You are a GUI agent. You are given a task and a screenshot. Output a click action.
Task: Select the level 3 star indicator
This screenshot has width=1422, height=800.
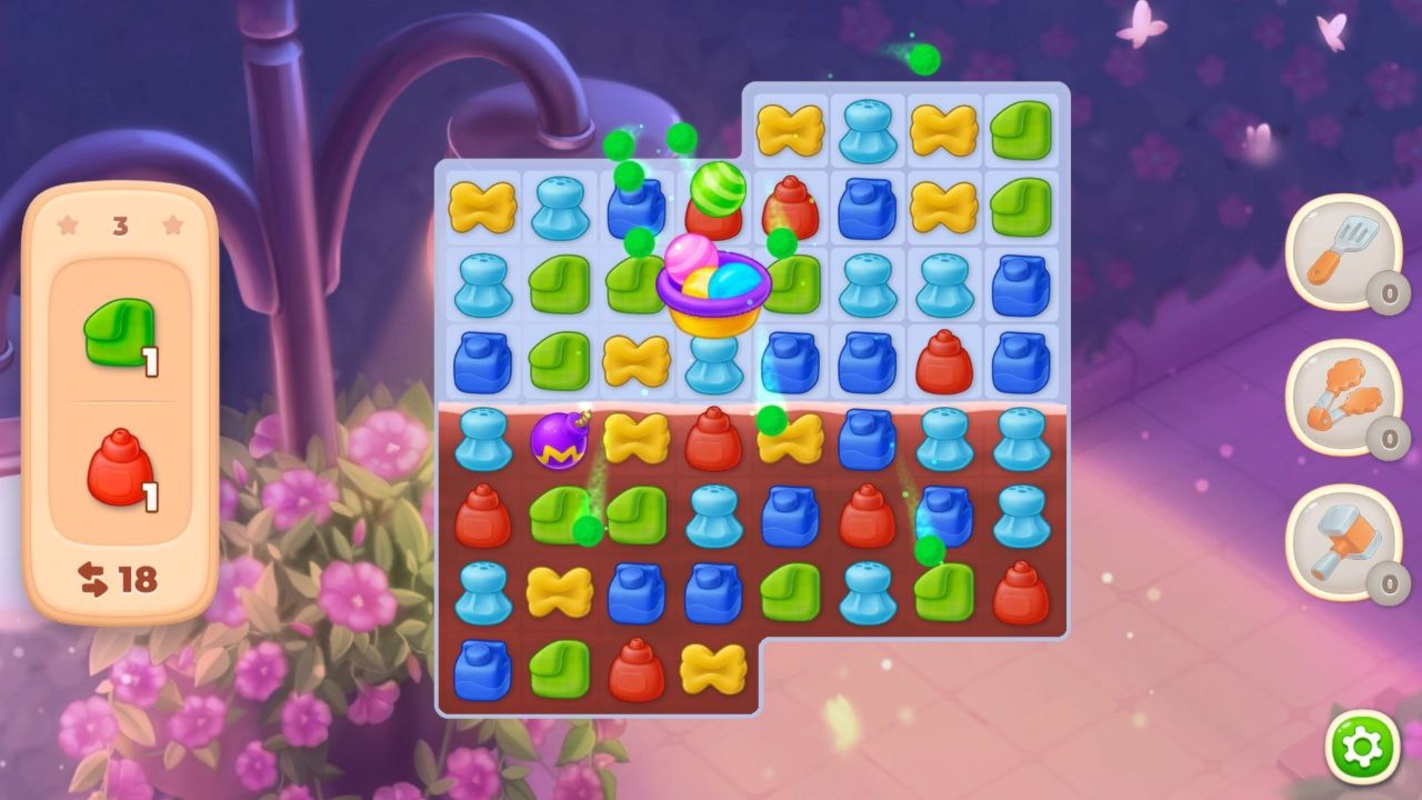tap(120, 225)
